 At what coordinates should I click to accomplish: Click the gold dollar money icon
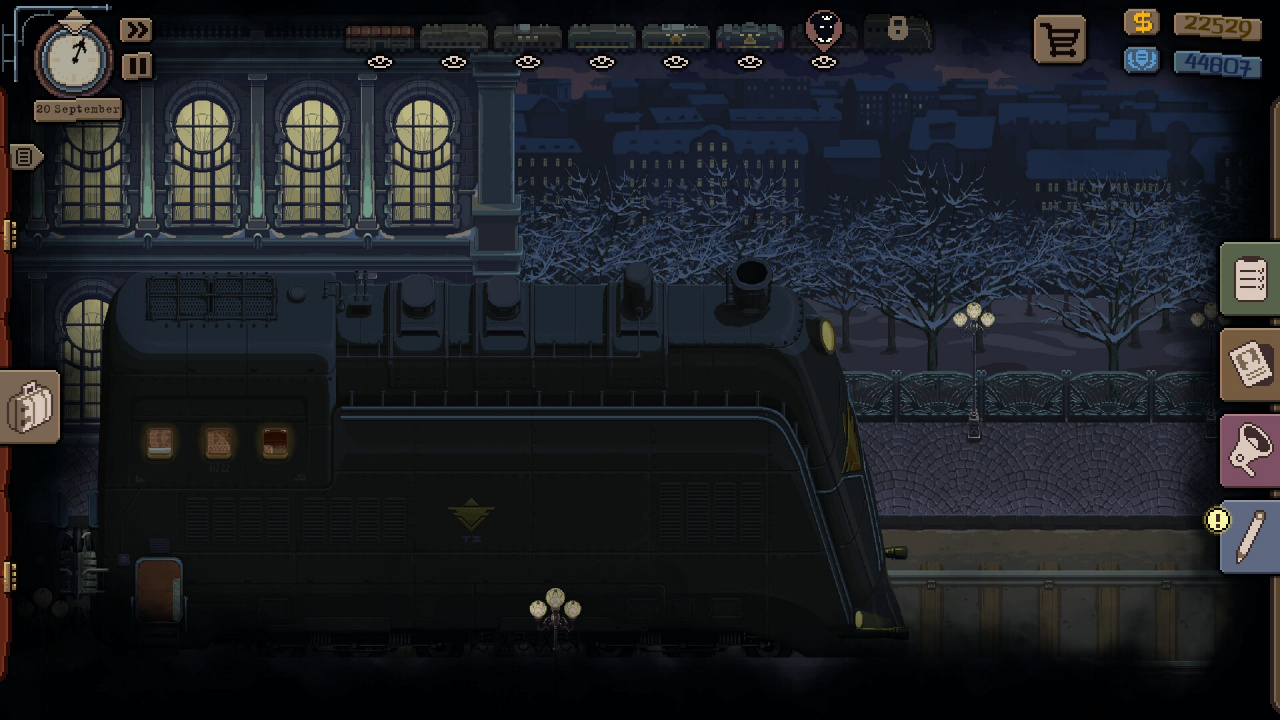click(1141, 23)
